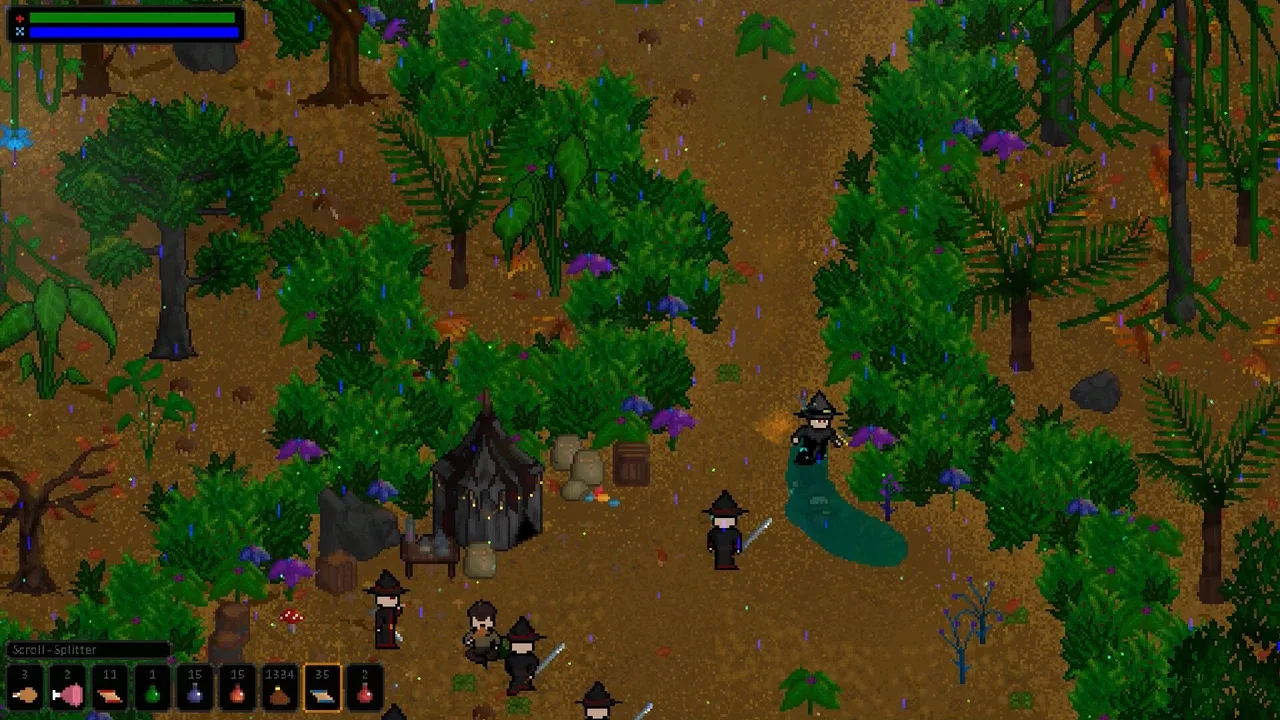
Task: Activate the highlighted blue Splitter scroll slot
Action: coord(322,688)
